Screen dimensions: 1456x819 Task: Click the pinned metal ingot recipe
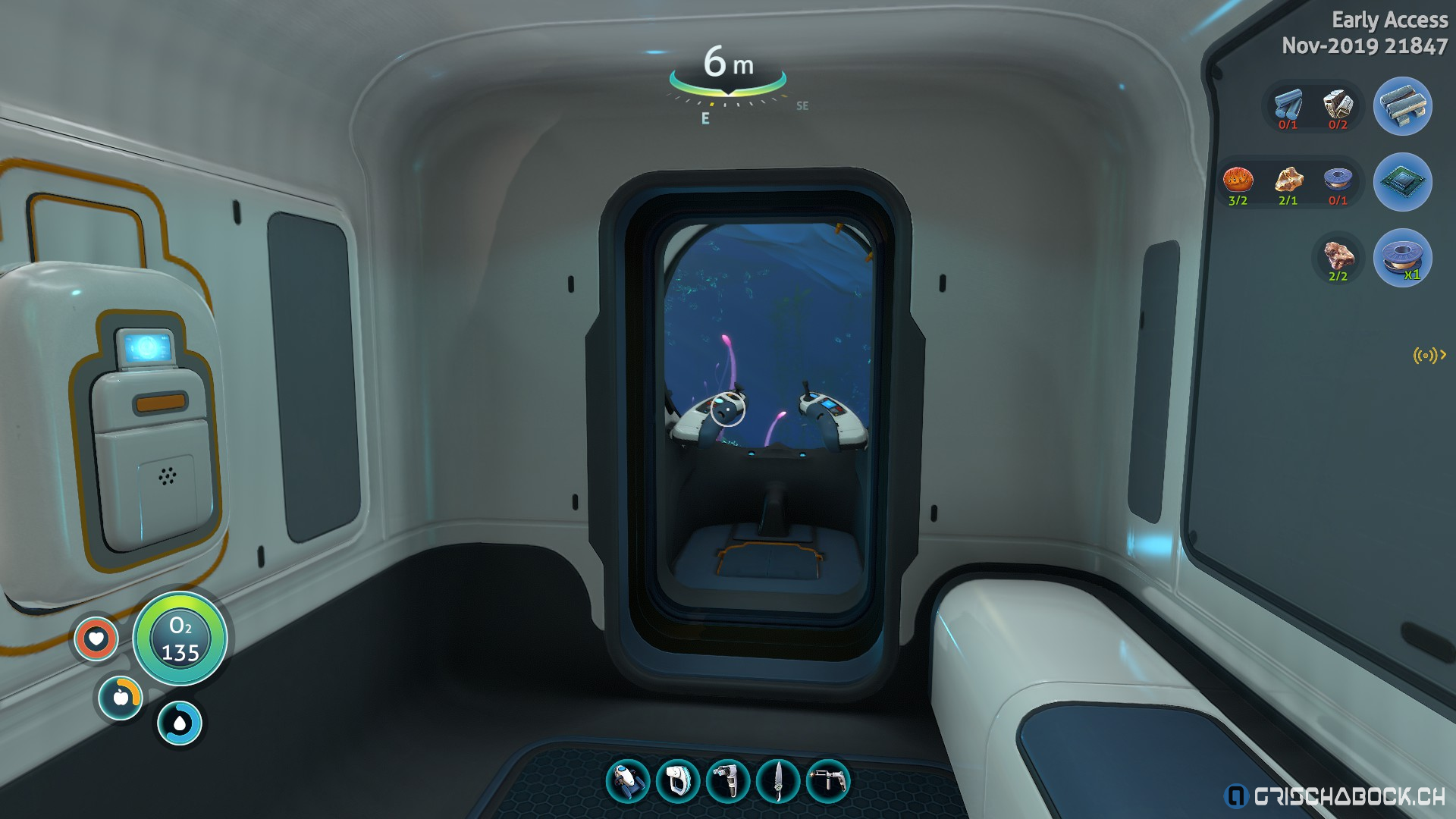[x=1402, y=106]
